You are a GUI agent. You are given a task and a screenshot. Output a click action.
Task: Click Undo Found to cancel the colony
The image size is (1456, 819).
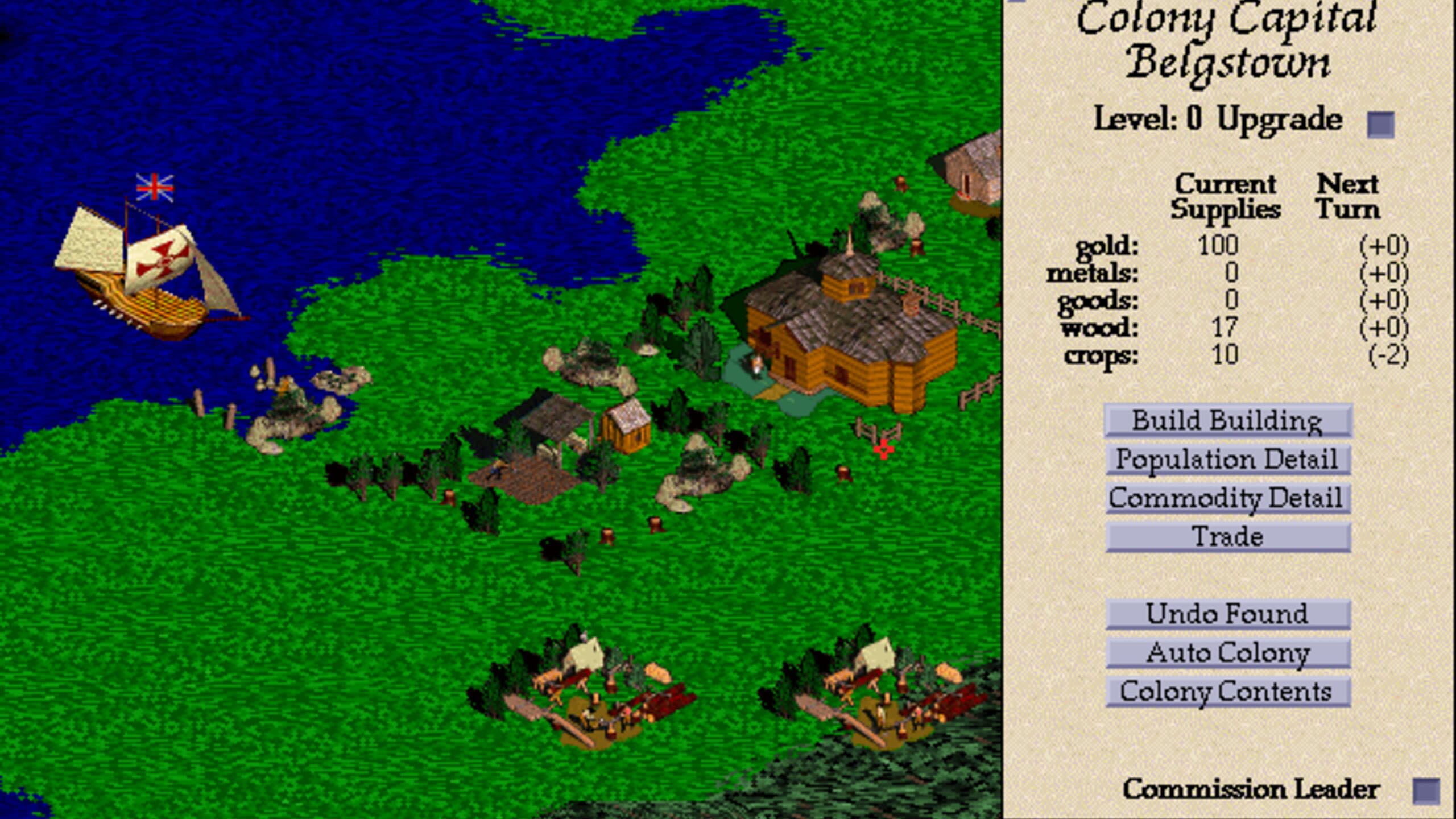(1226, 614)
